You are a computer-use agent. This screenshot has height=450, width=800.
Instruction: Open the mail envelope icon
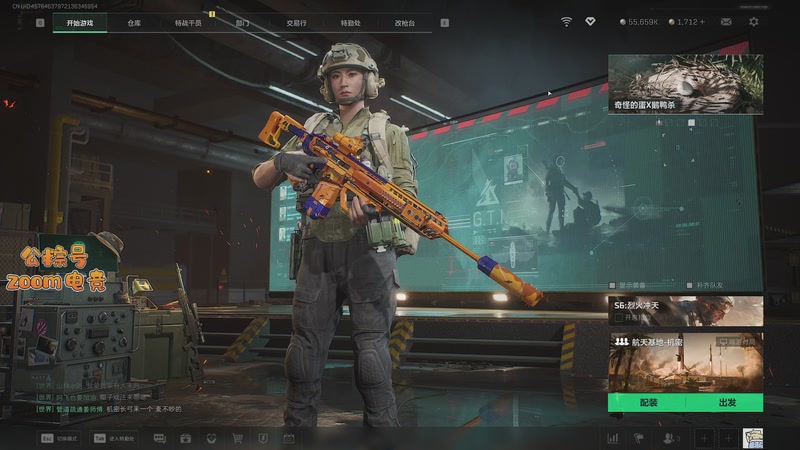[726, 21]
